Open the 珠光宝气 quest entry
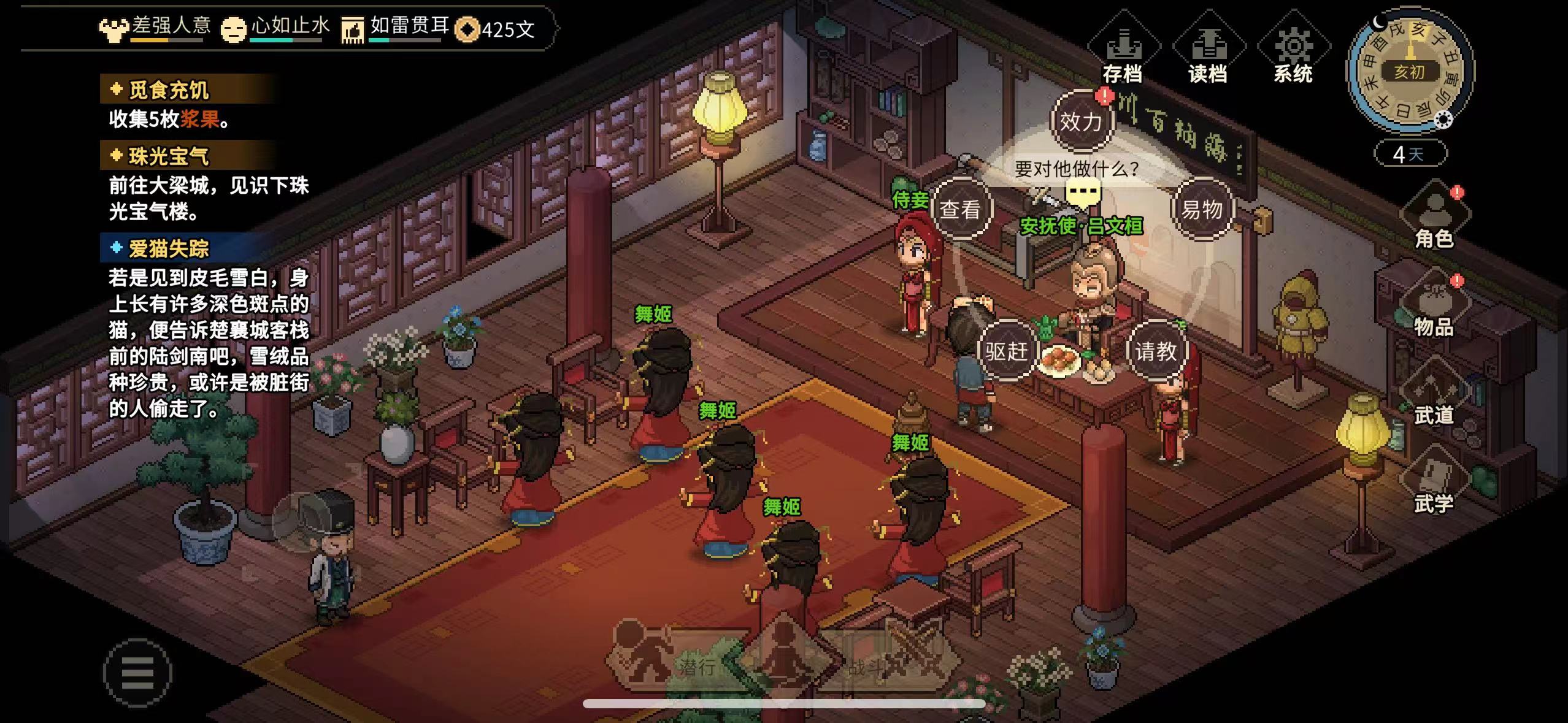Image resolution: width=1568 pixels, height=723 pixels. tap(169, 156)
